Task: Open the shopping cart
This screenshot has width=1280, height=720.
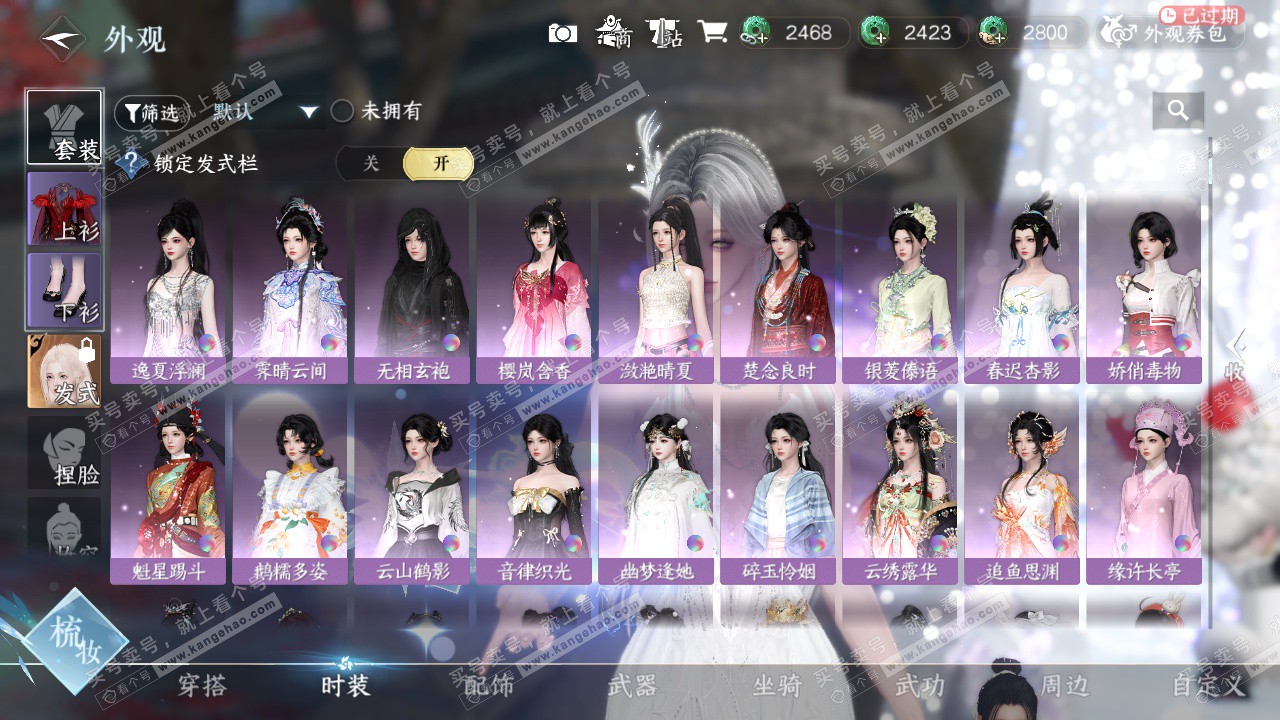Action: 712,32
